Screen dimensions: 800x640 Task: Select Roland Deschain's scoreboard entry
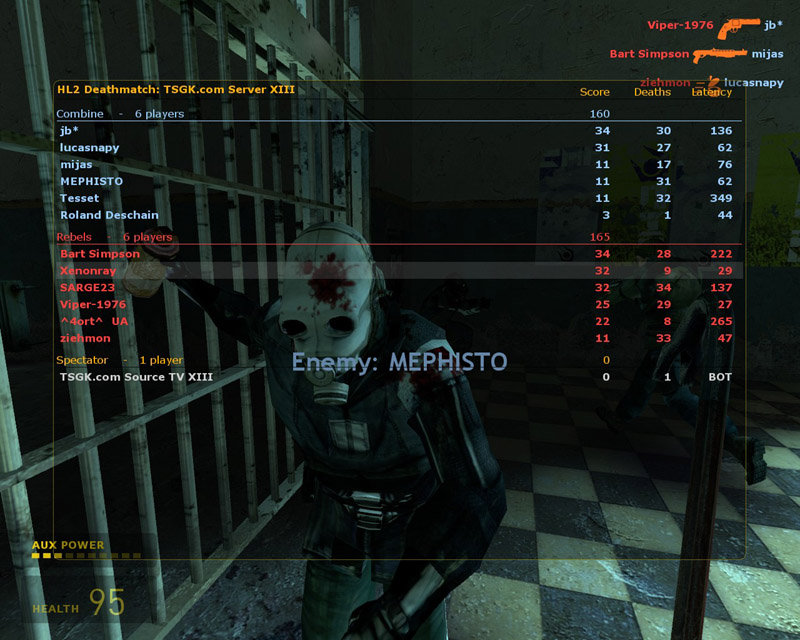coord(109,216)
